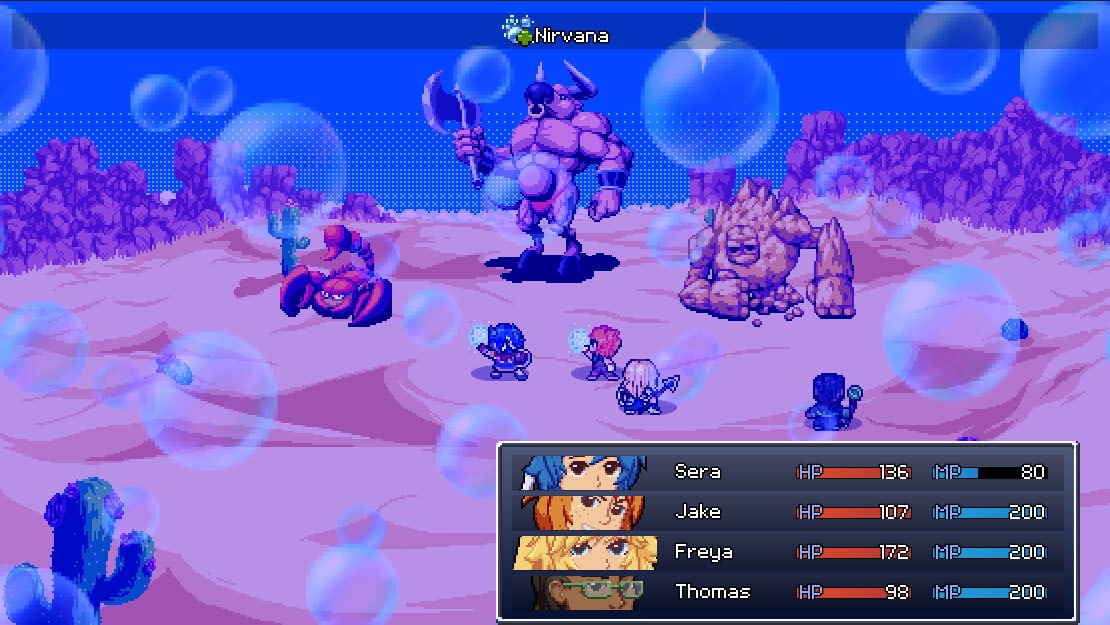Choose Jake's row in the party window
Image resolution: width=1110 pixels, height=625 pixels.
coord(697,512)
